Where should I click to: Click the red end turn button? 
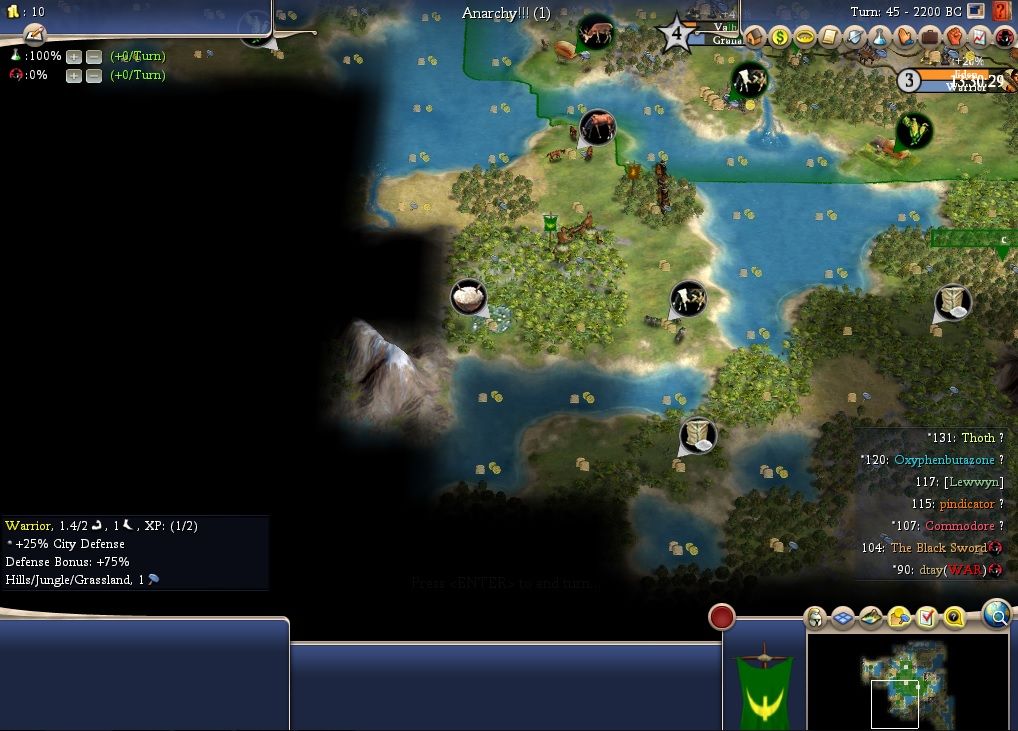722,617
